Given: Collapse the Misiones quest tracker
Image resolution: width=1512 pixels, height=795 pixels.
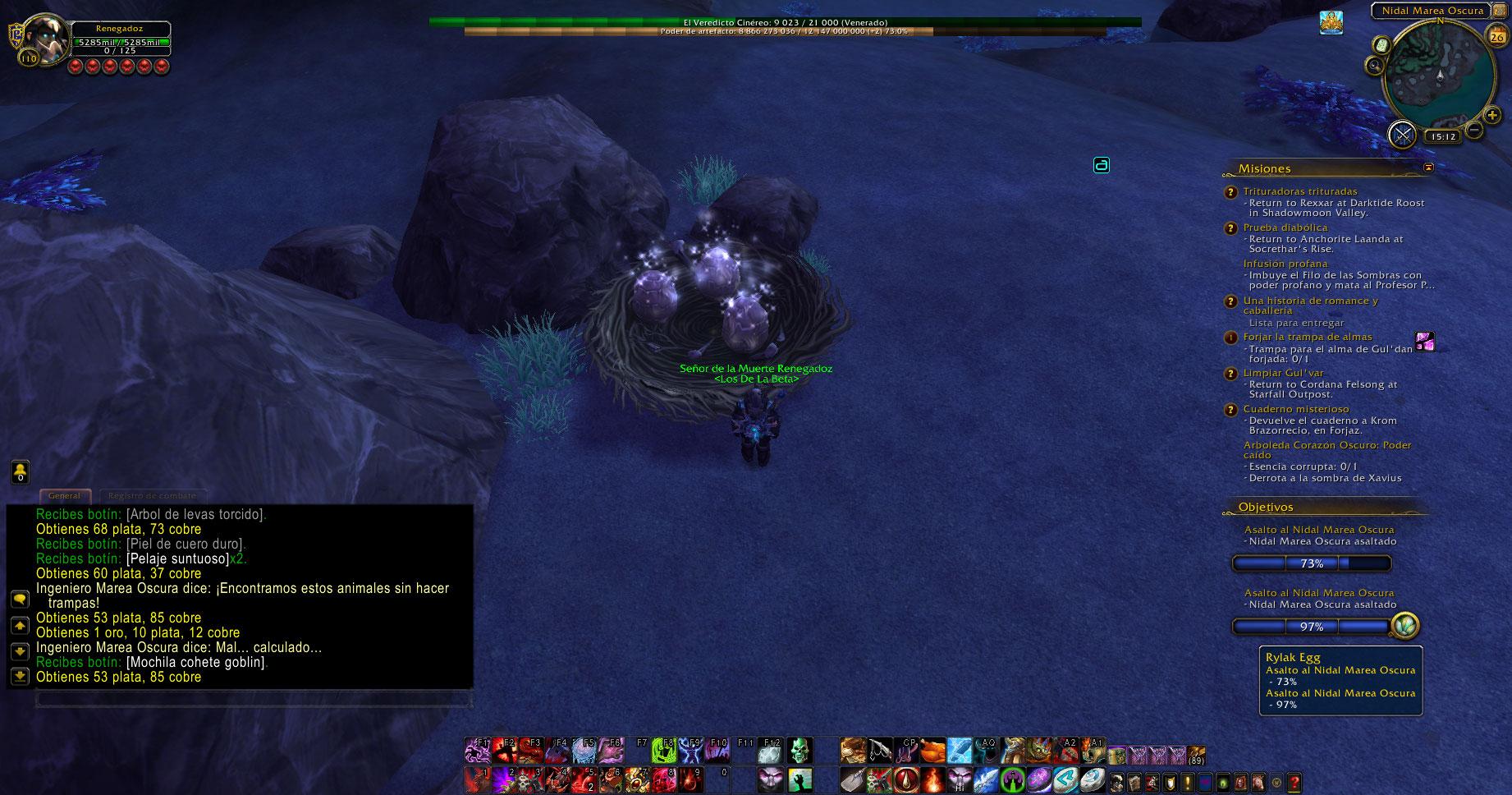Looking at the screenshot, I should coord(1428,168).
